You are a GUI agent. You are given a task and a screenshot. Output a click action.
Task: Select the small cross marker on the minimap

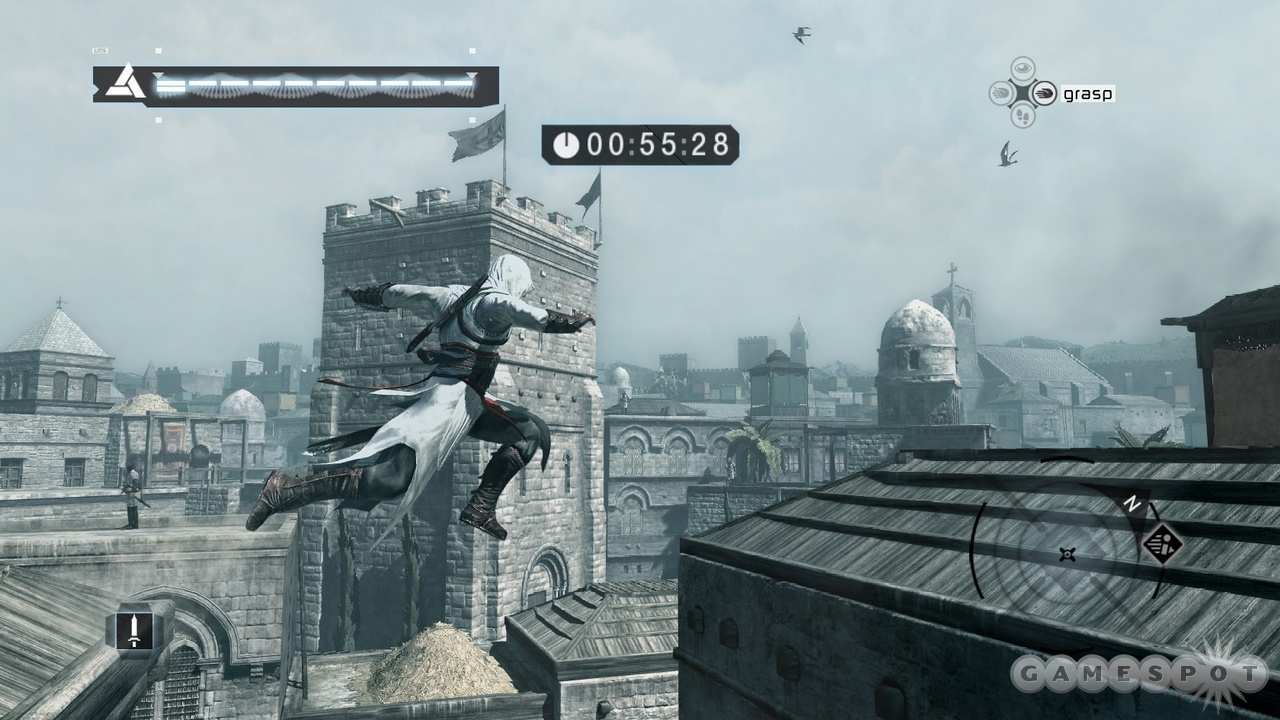(x=1067, y=553)
